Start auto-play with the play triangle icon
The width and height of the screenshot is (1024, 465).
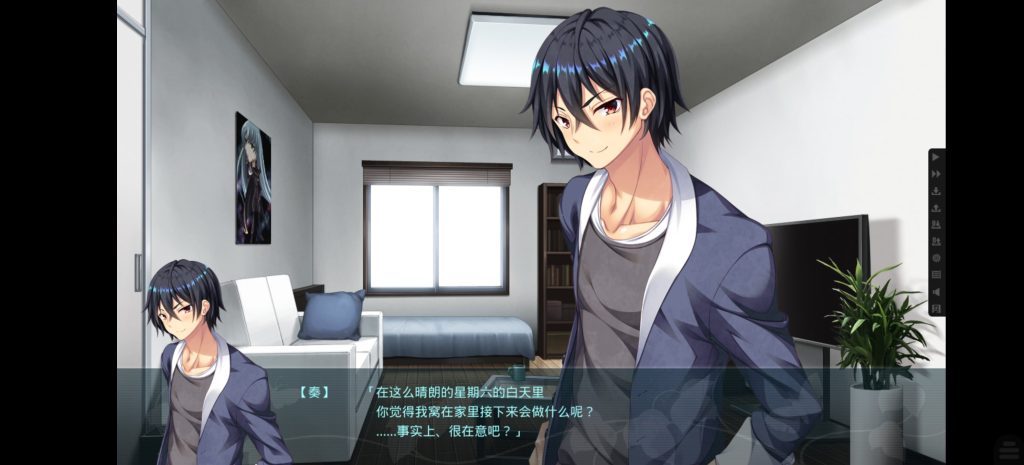(936, 158)
